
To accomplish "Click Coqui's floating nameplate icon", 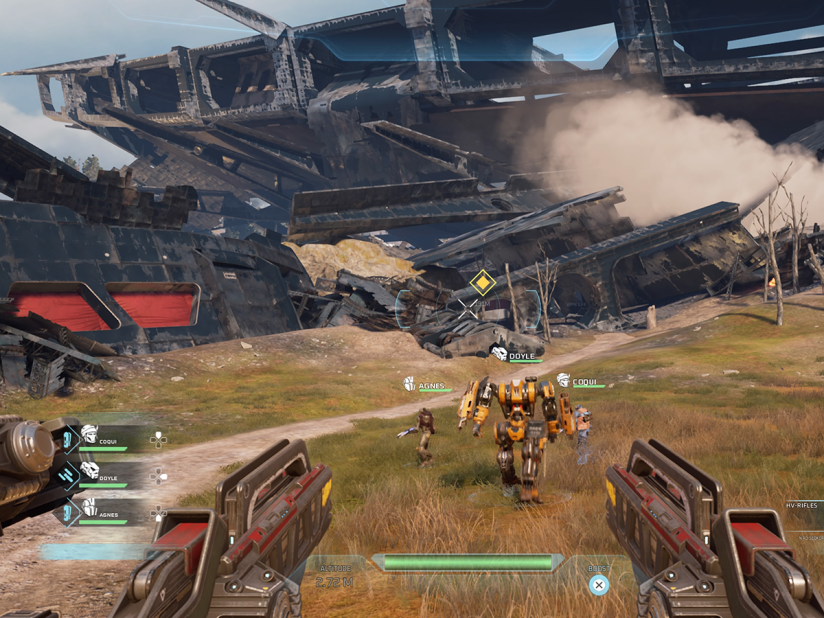I will 563,380.
